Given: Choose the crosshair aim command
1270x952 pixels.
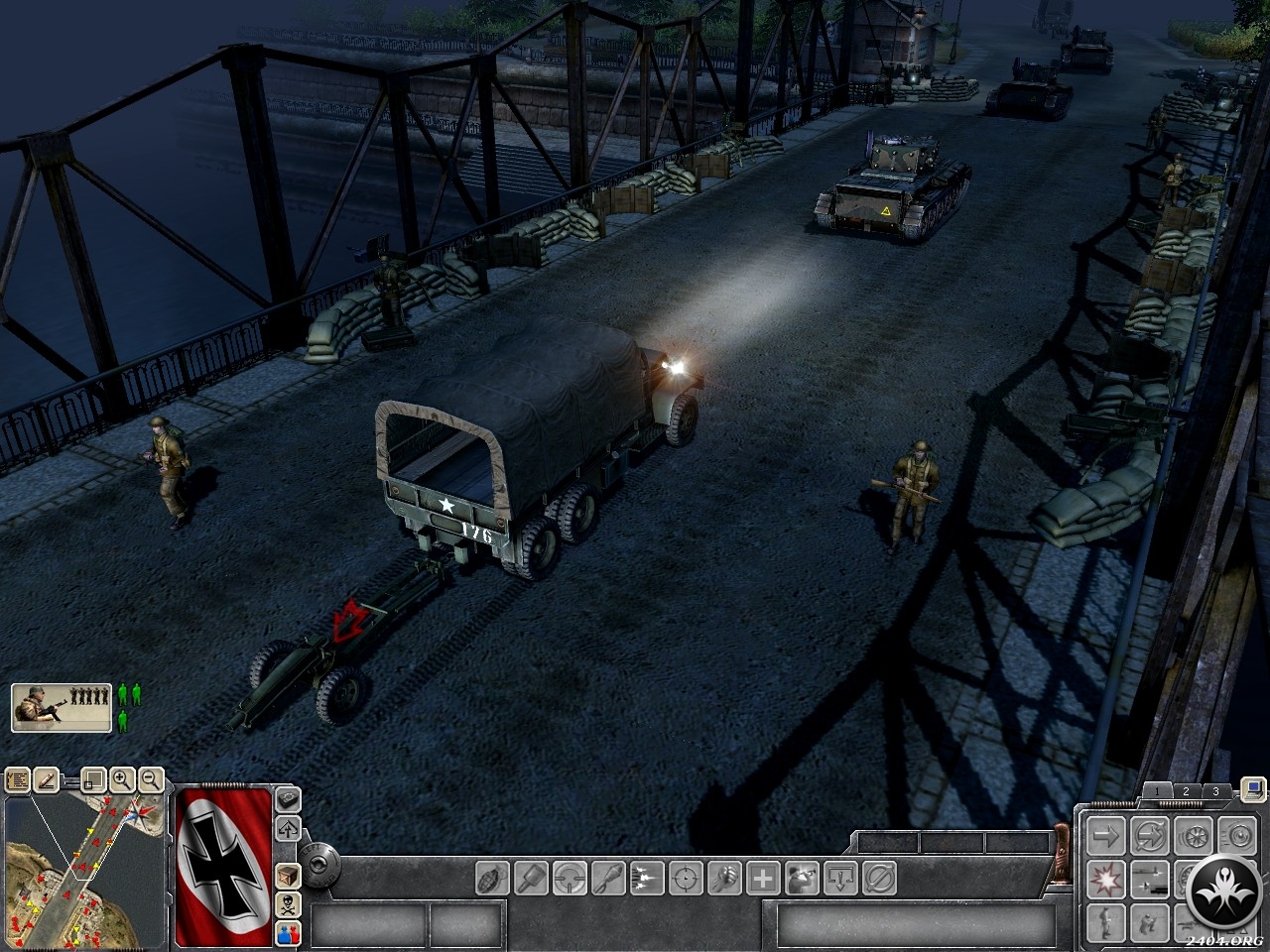Looking at the screenshot, I should (x=685, y=878).
